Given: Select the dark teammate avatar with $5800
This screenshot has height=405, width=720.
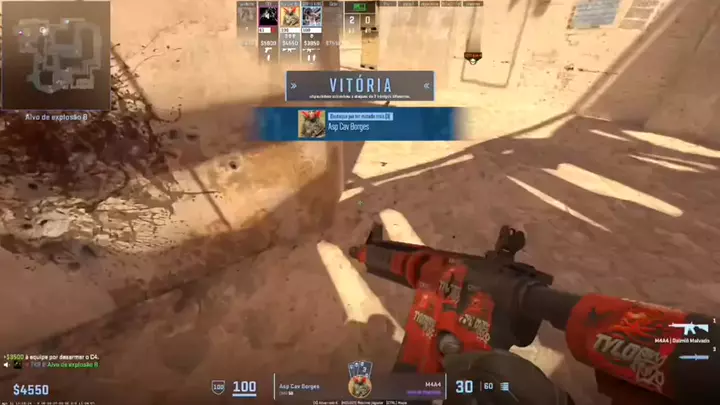Looking at the screenshot, I should 268,17.
